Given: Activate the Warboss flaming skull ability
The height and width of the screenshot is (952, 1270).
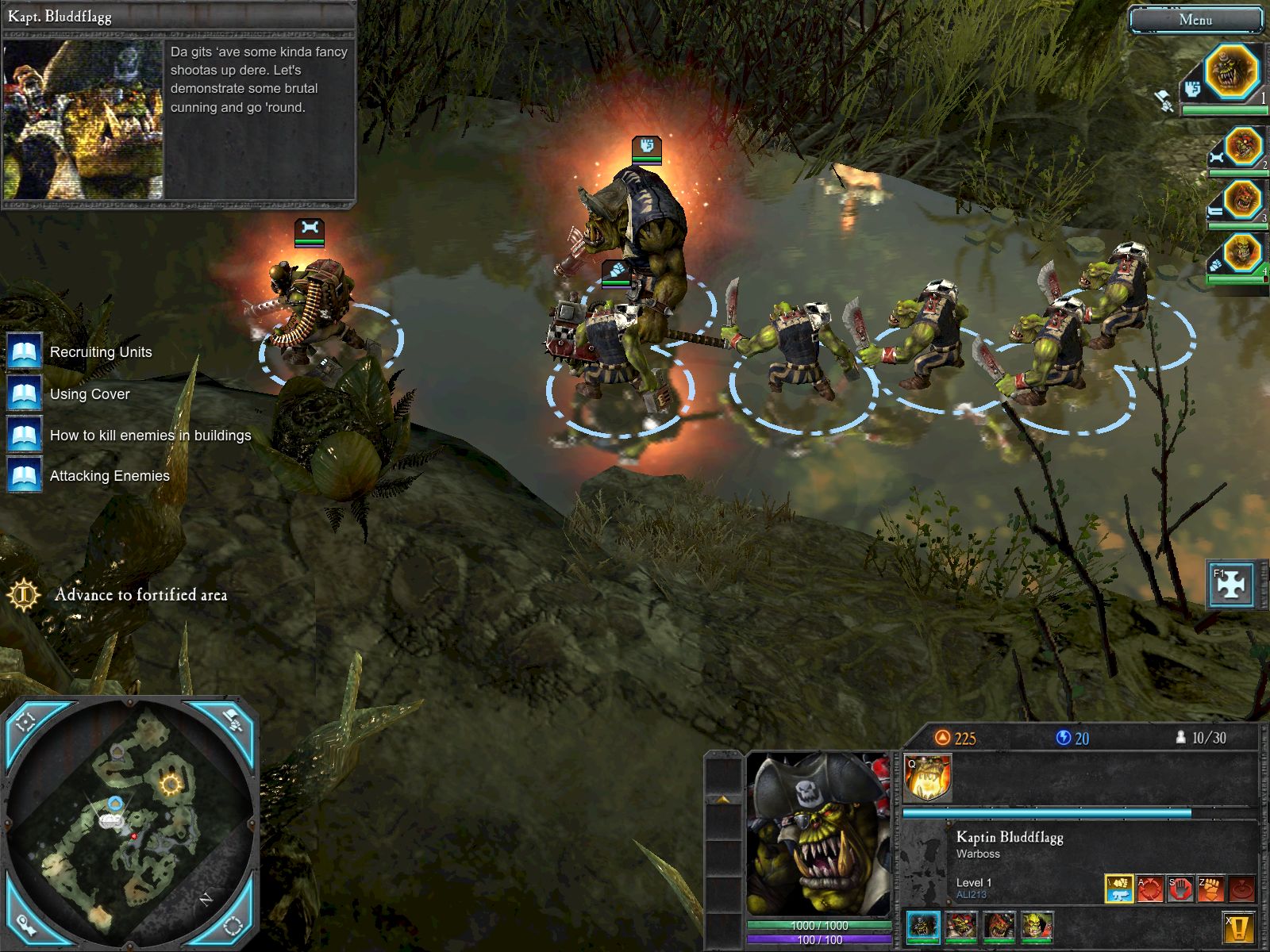Looking at the screenshot, I should [927, 777].
